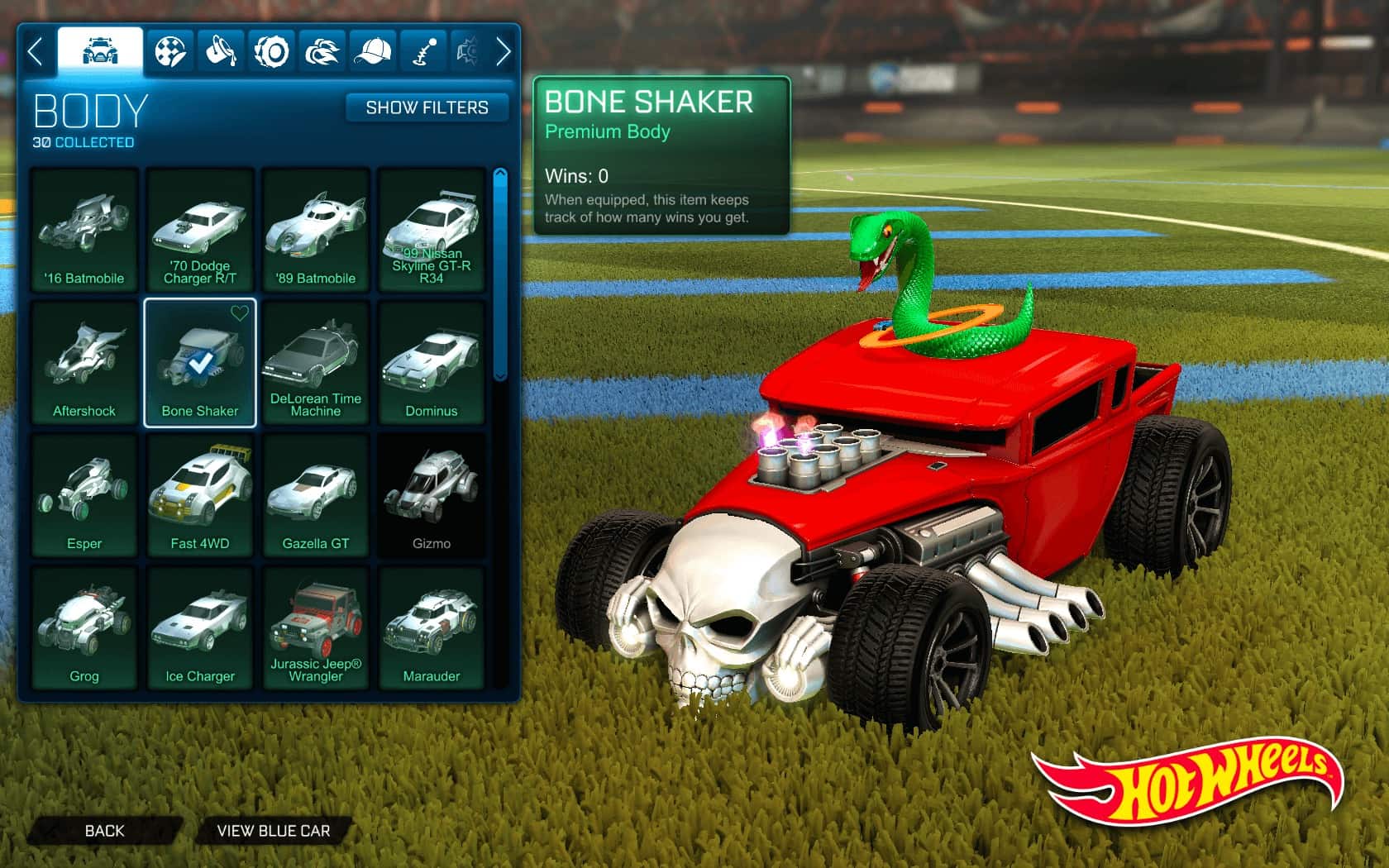
Task: Switch preview with View Blue Car
Action: (x=273, y=831)
